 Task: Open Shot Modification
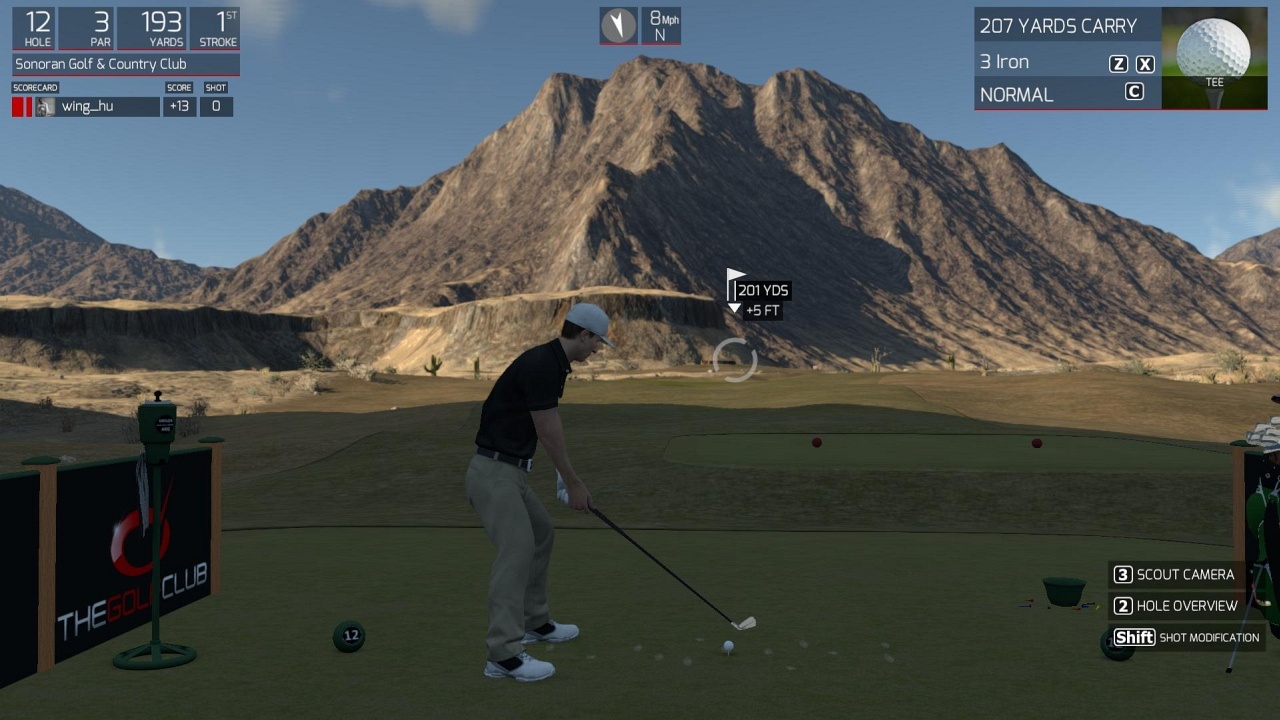[x=1185, y=637]
